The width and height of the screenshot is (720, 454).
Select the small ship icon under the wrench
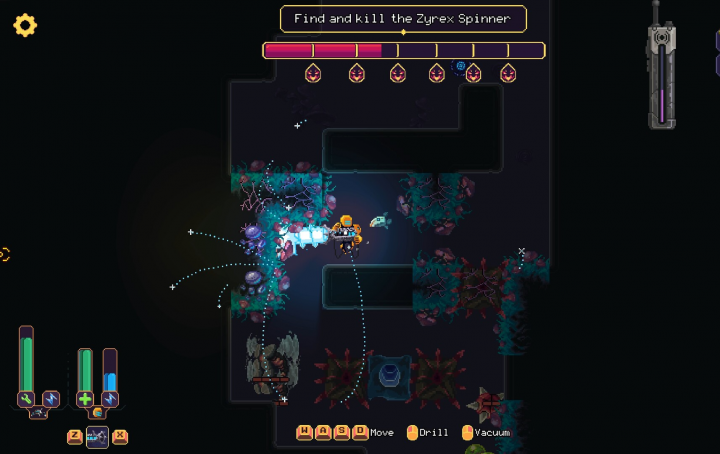point(38,414)
